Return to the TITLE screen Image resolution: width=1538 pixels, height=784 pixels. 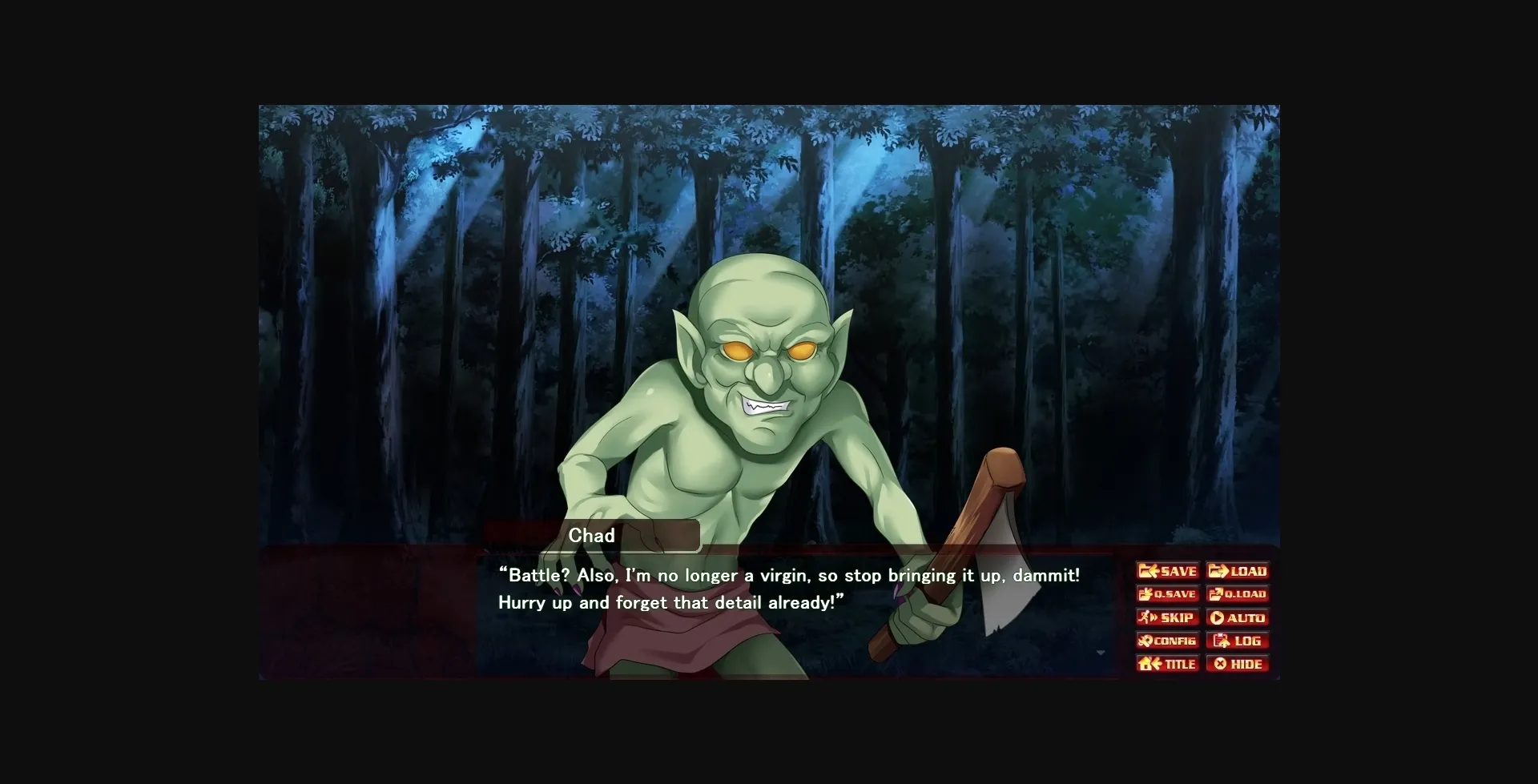pos(1166,664)
